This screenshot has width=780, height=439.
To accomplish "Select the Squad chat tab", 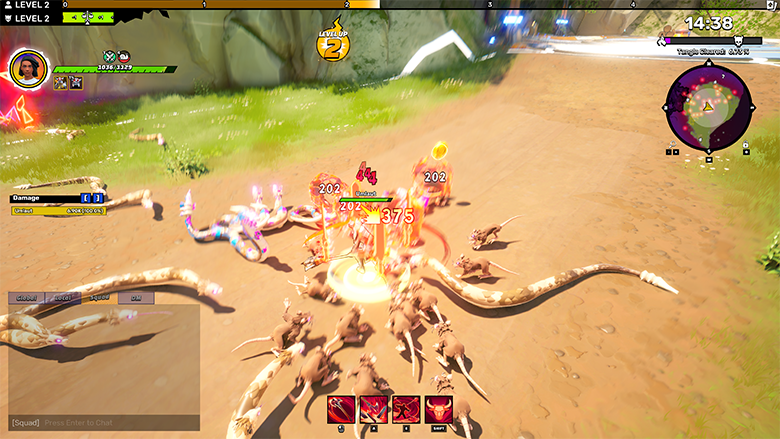I will (98, 297).
